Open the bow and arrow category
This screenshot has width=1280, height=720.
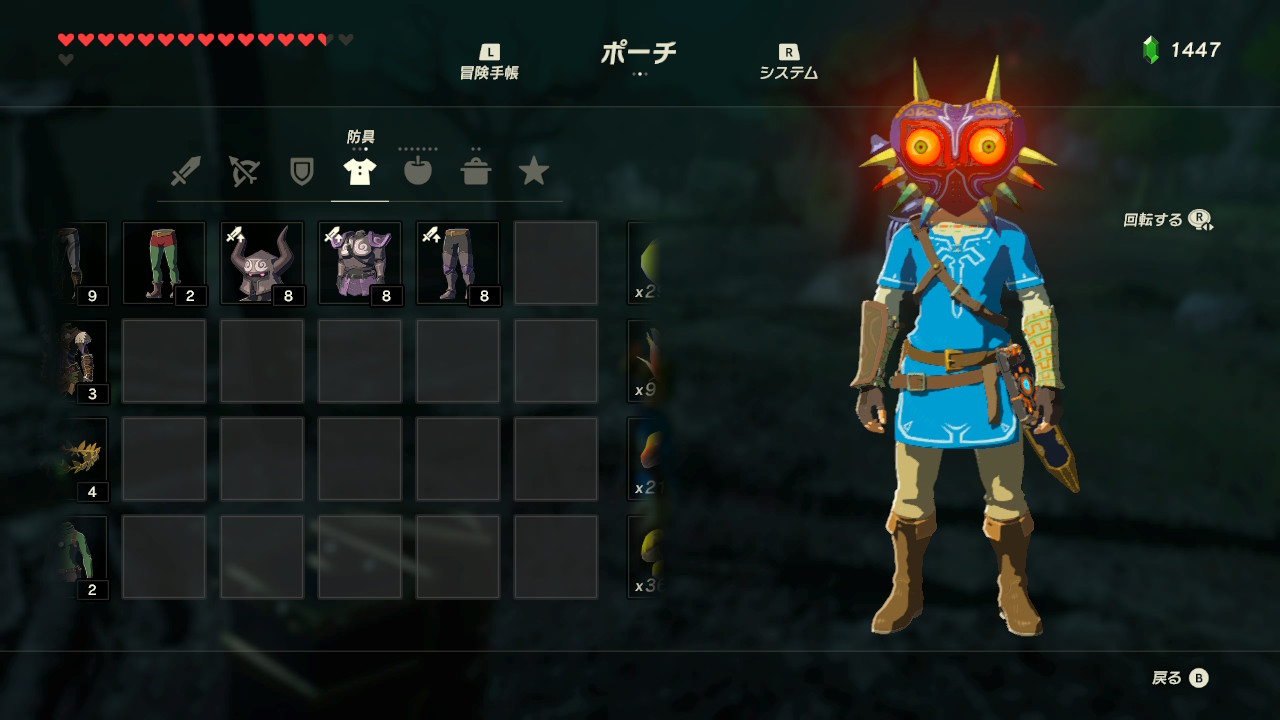point(243,171)
